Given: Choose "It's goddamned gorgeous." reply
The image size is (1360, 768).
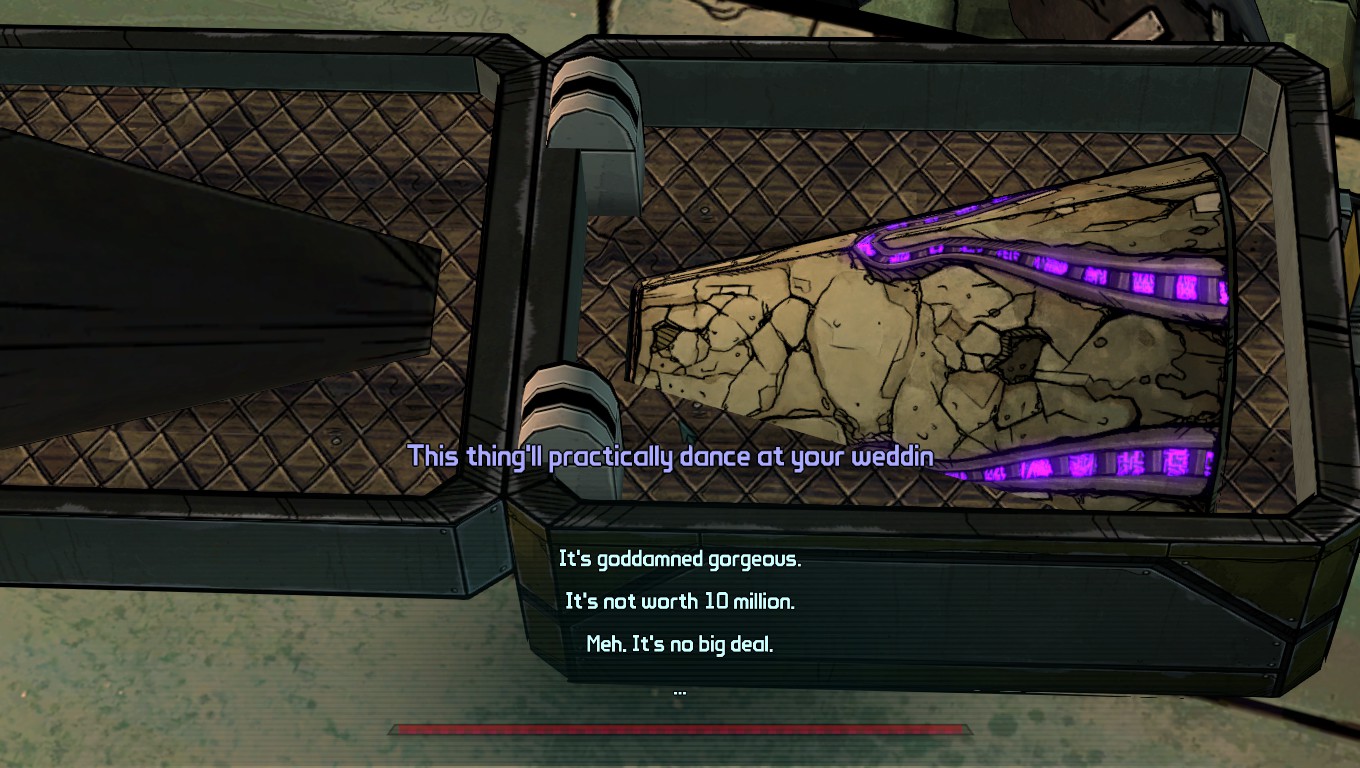Looking at the screenshot, I should pyautogui.click(x=680, y=559).
